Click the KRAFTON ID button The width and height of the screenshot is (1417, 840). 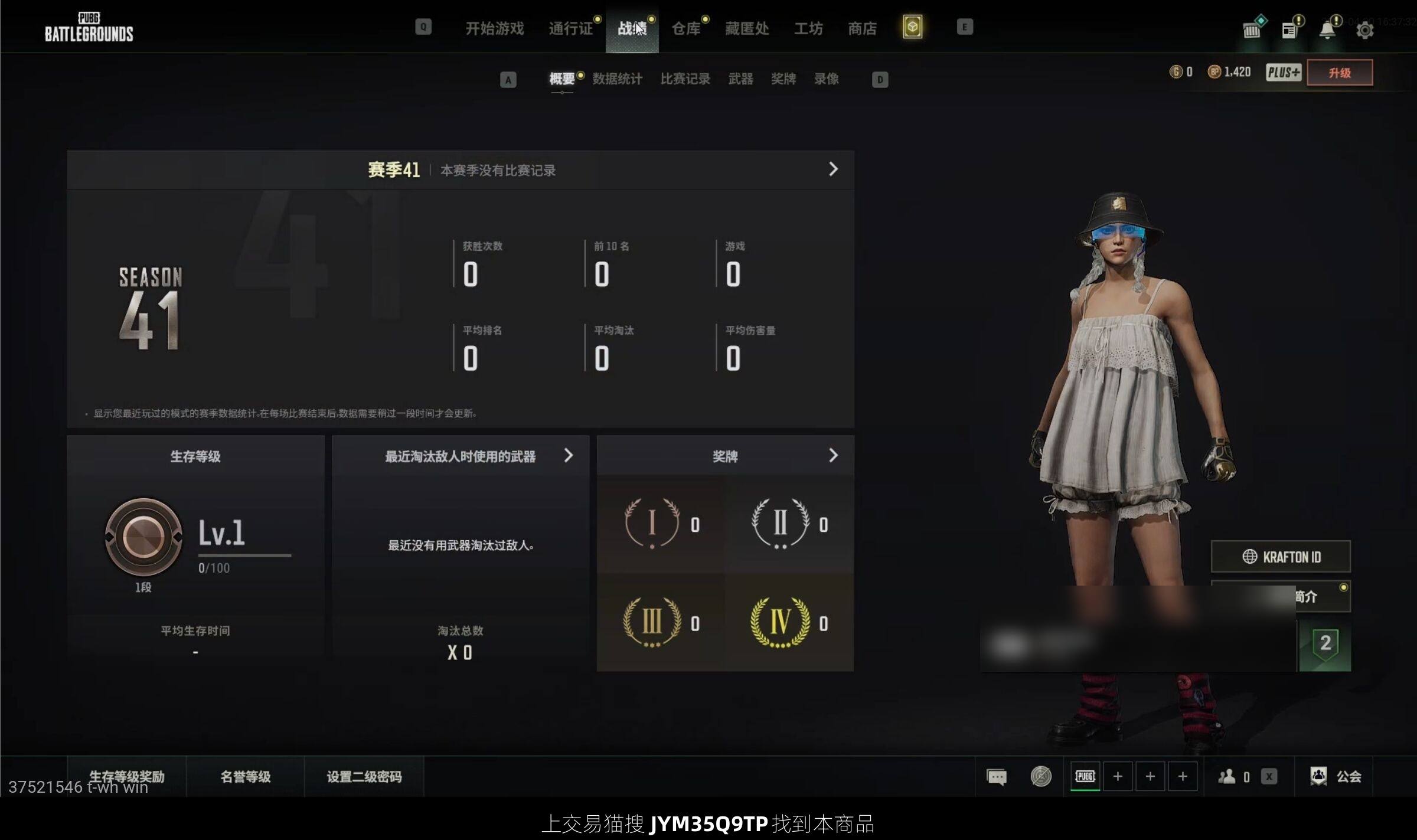[1281, 557]
